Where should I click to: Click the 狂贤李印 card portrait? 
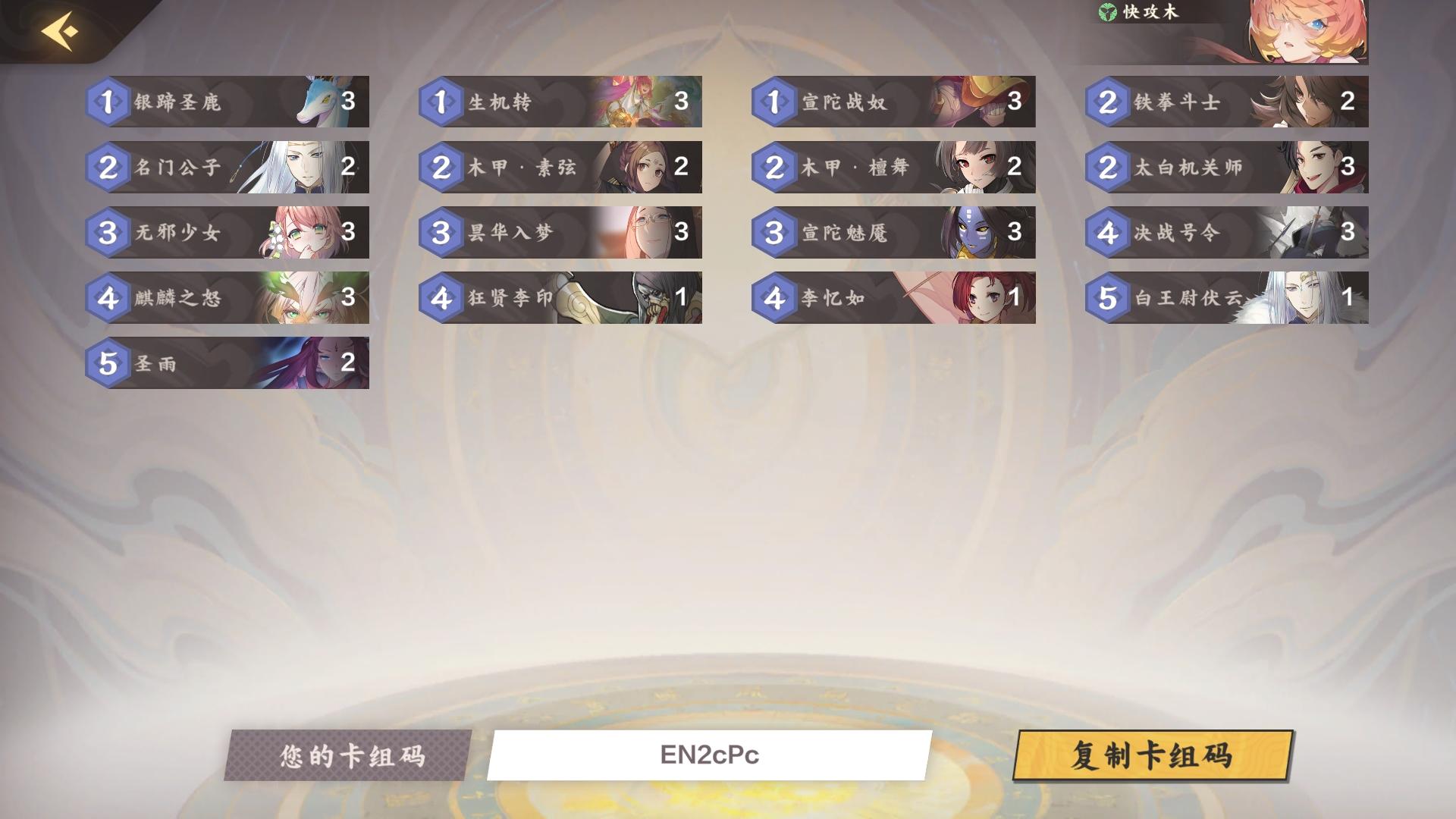pos(648,299)
